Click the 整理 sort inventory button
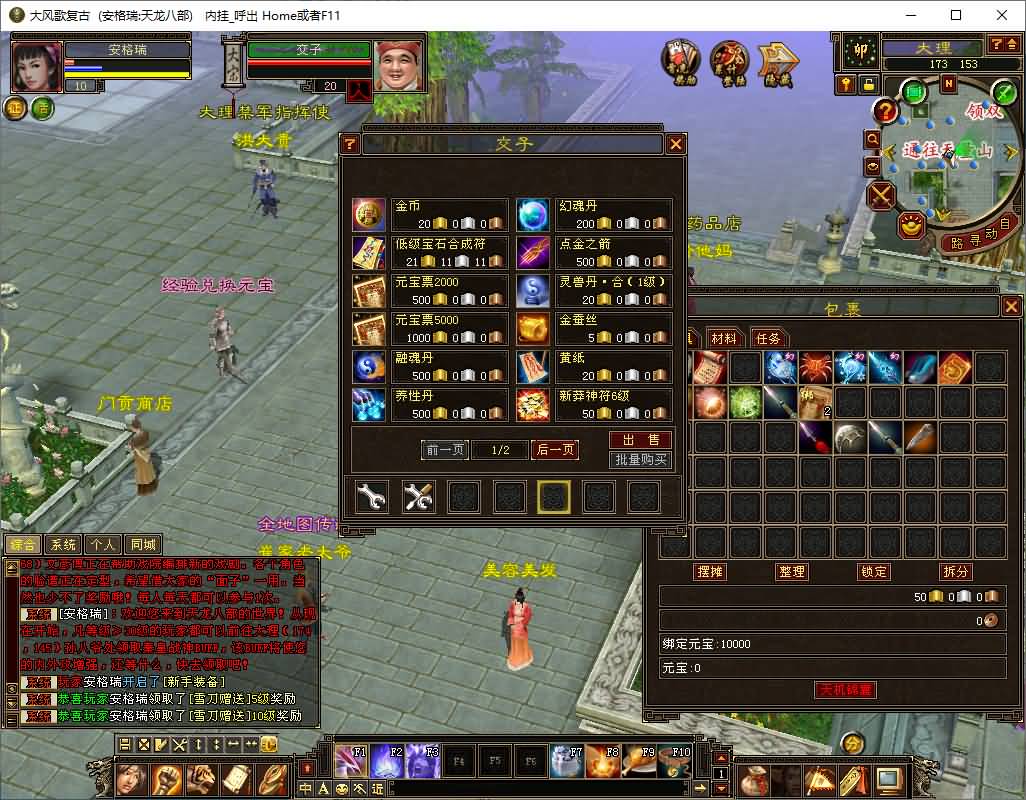Viewport: 1026px width, 800px height. coord(792,571)
